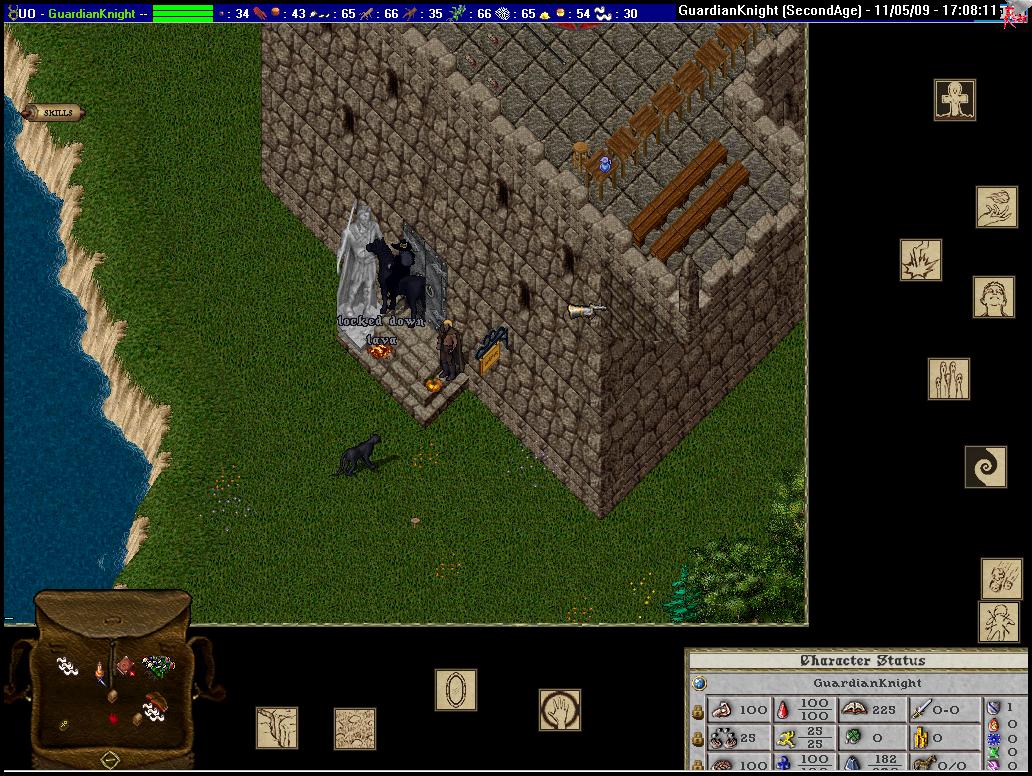Cast the explosion burst spell icon
The image size is (1032, 776).
[x=920, y=259]
